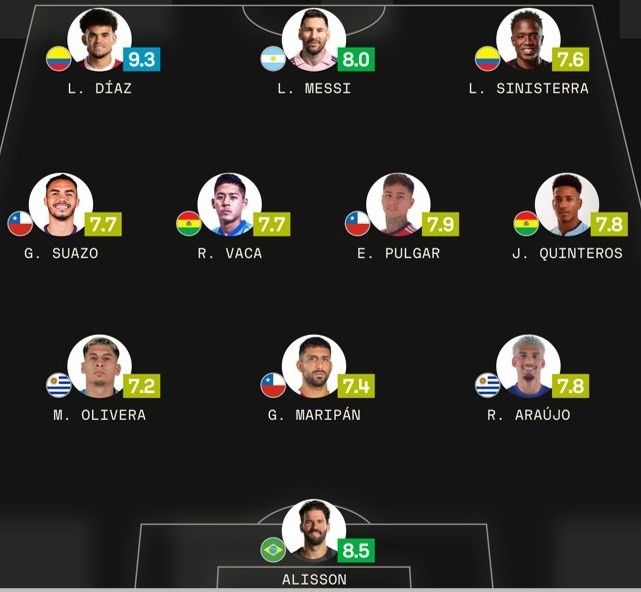Screen dimensions: 641x592
Task: Select goalkeeper Alisson's portrait
Action: [314, 532]
